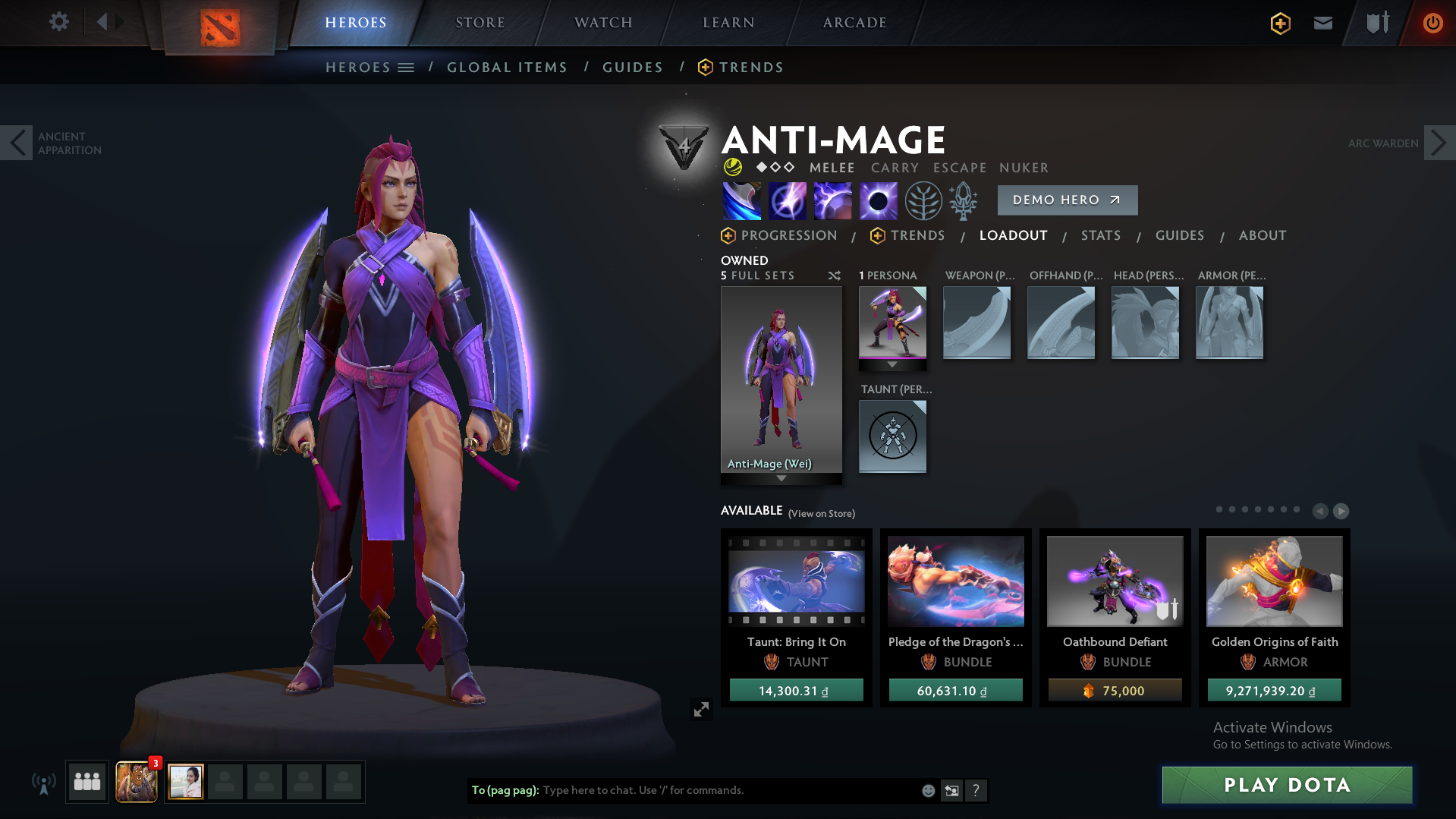Select the second pagination dot above available items
1456x819 pixels.
point(1232,510)
